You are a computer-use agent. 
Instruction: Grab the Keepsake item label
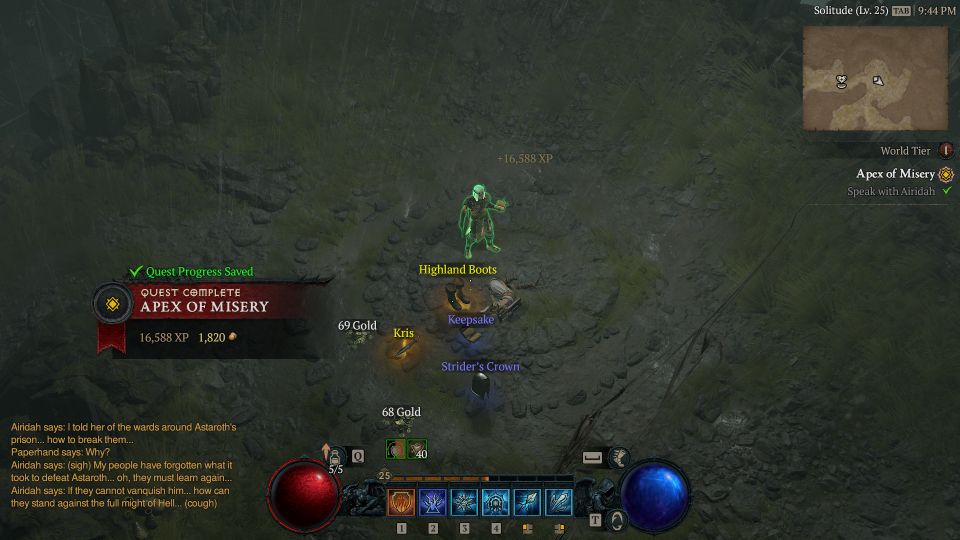tap(471, 320)
